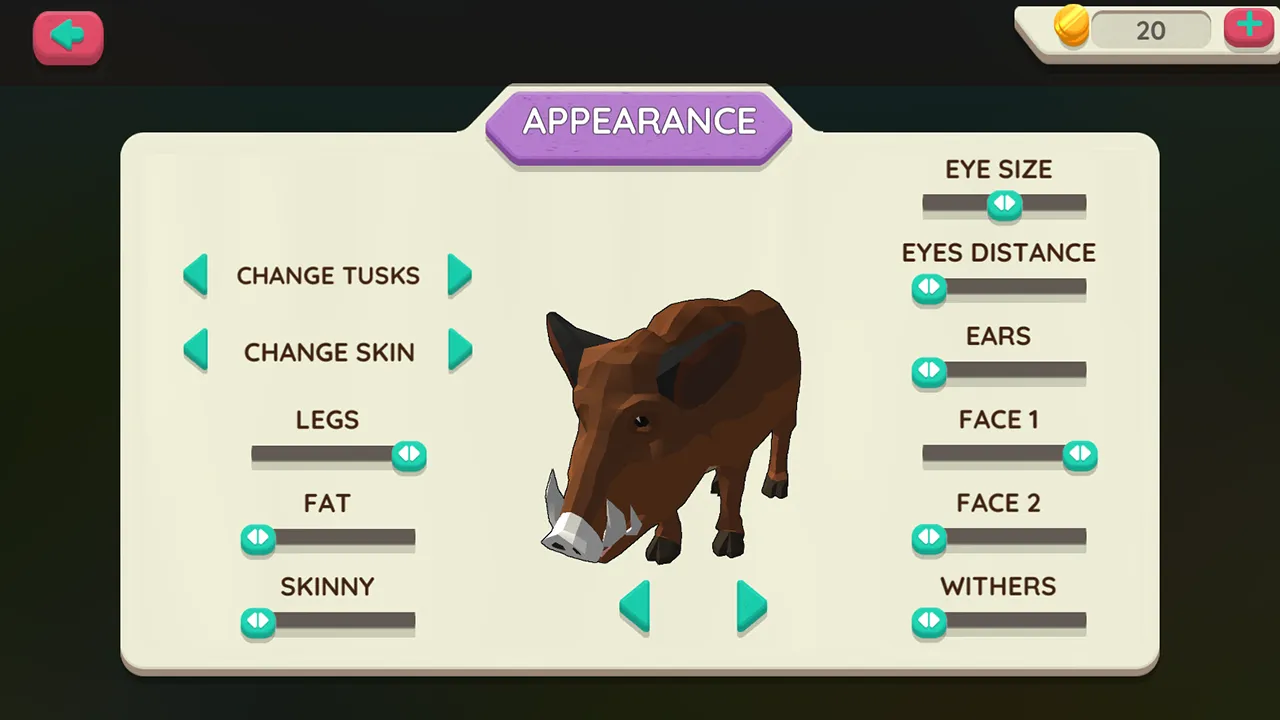Viewport: 1280px width, 720px height.
Task: Click the left arrow beside CHANGE SKIN
Action: click(196, 352)
